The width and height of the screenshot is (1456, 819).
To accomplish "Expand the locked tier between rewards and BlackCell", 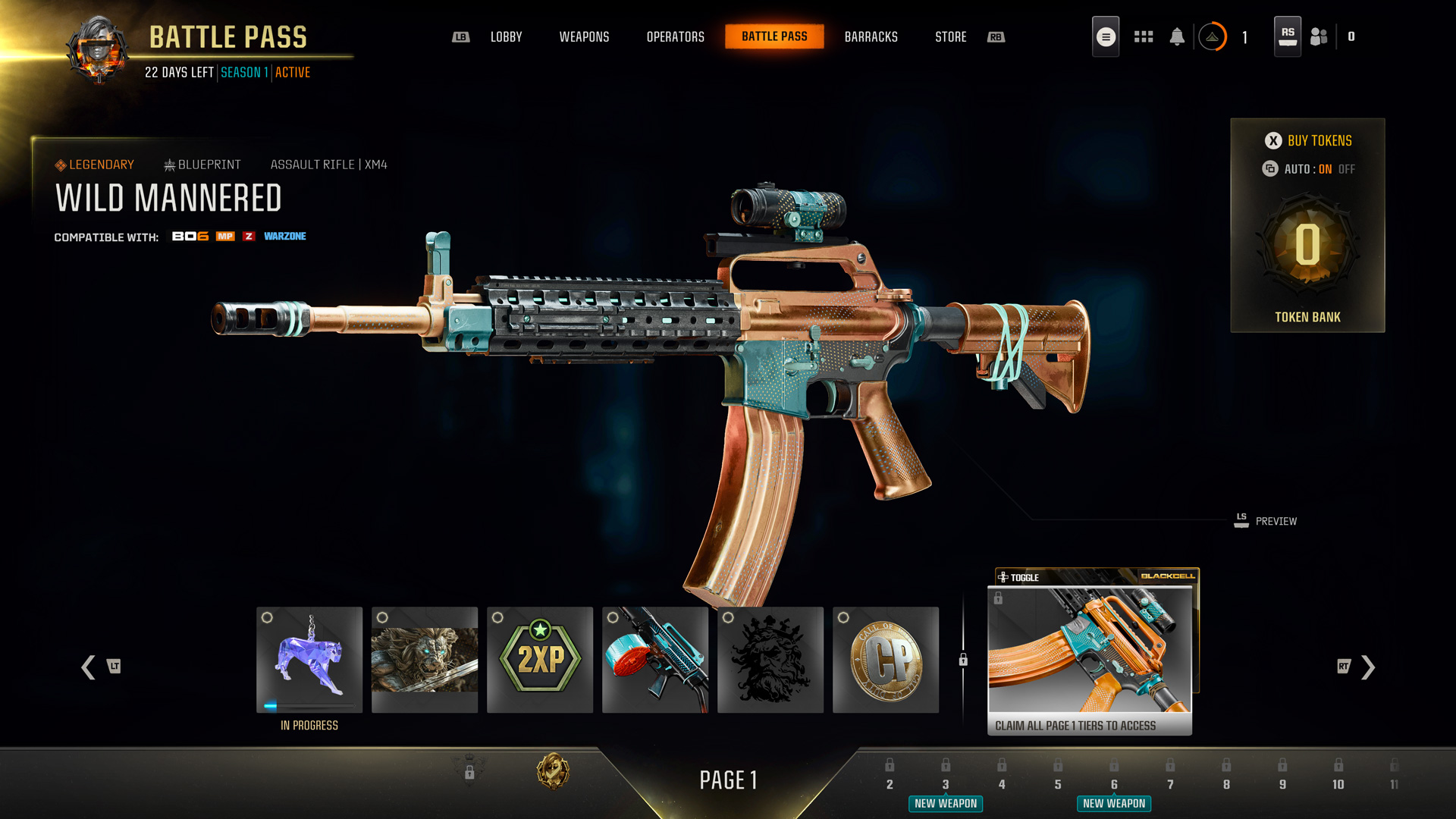I will 963,661.
